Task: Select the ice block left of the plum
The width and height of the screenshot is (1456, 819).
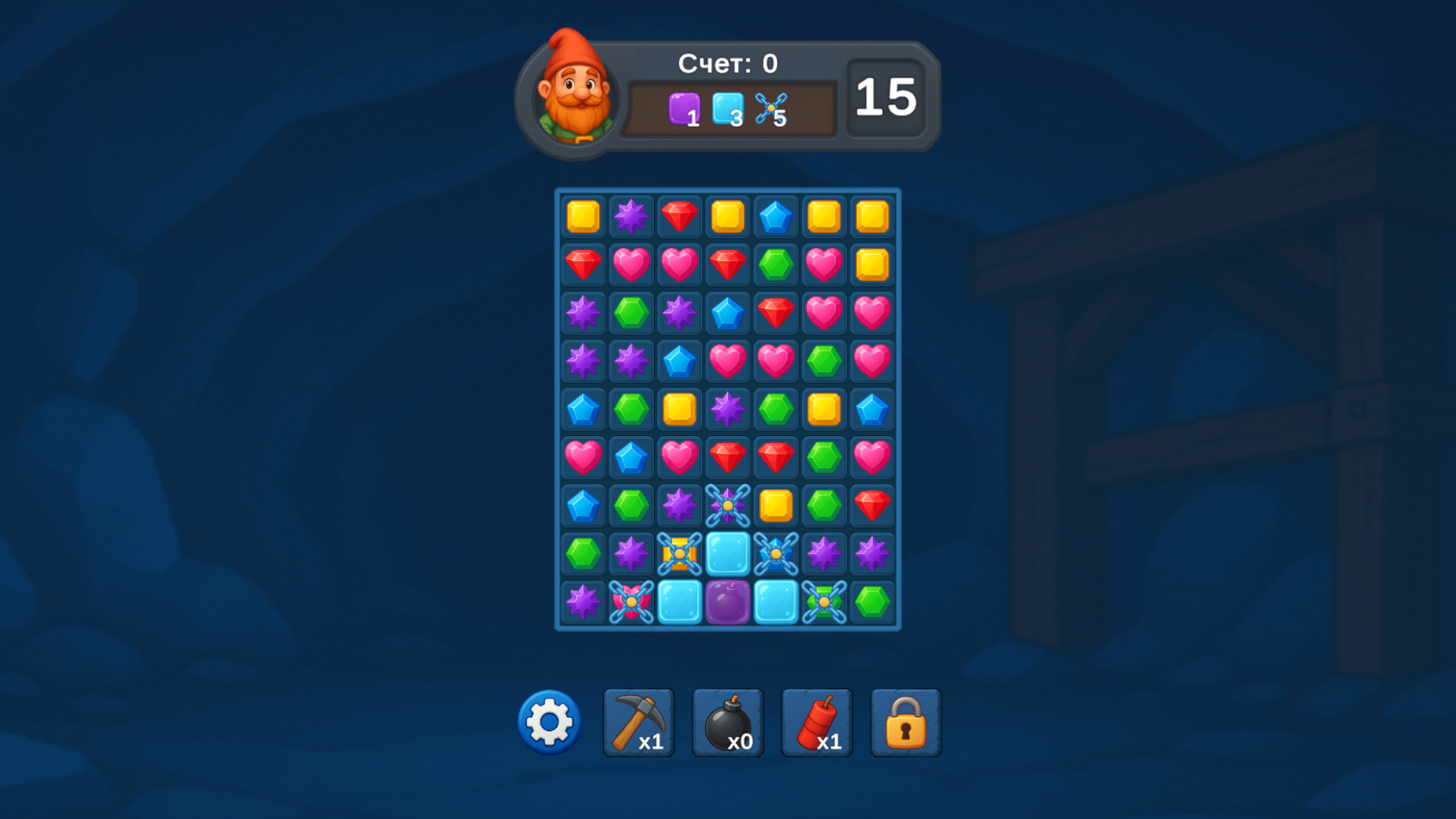Action: (x=679, y=601)
